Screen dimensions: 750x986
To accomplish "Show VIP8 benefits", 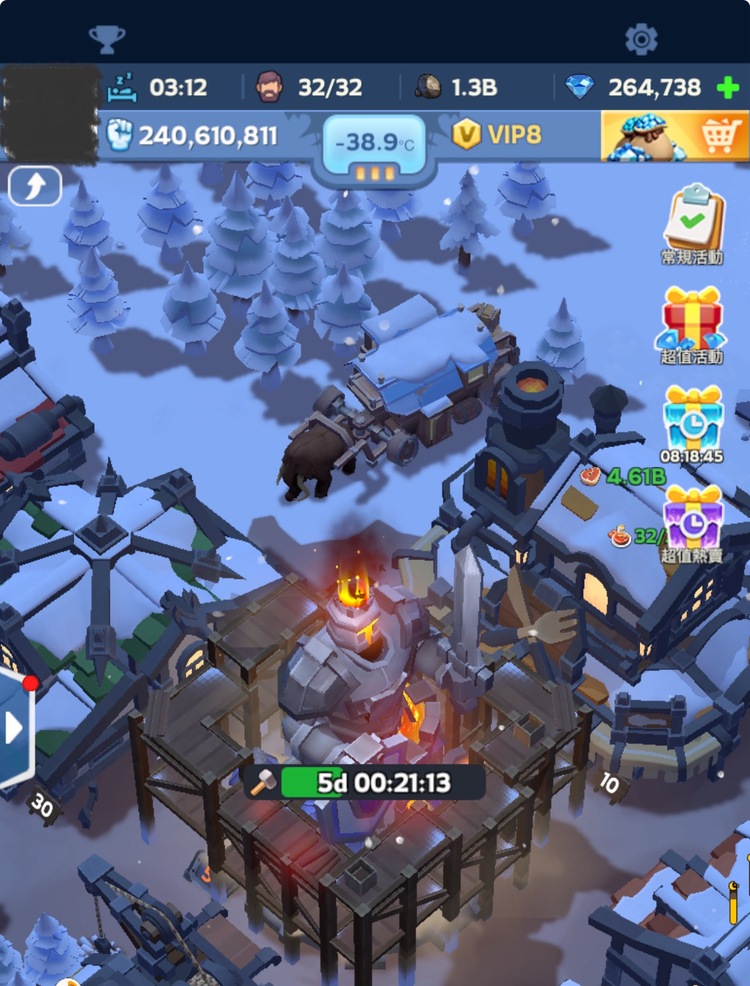I will click(497, 135).
